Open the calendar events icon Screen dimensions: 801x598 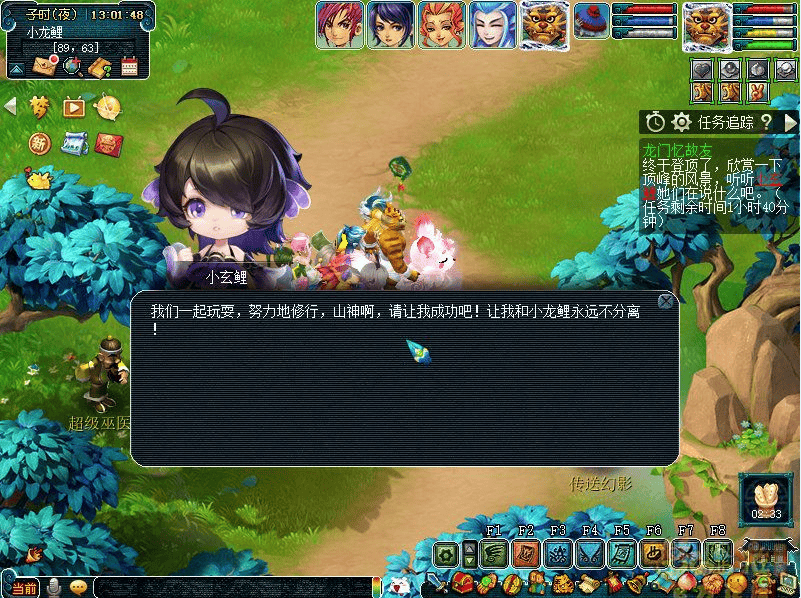(128, 67)
